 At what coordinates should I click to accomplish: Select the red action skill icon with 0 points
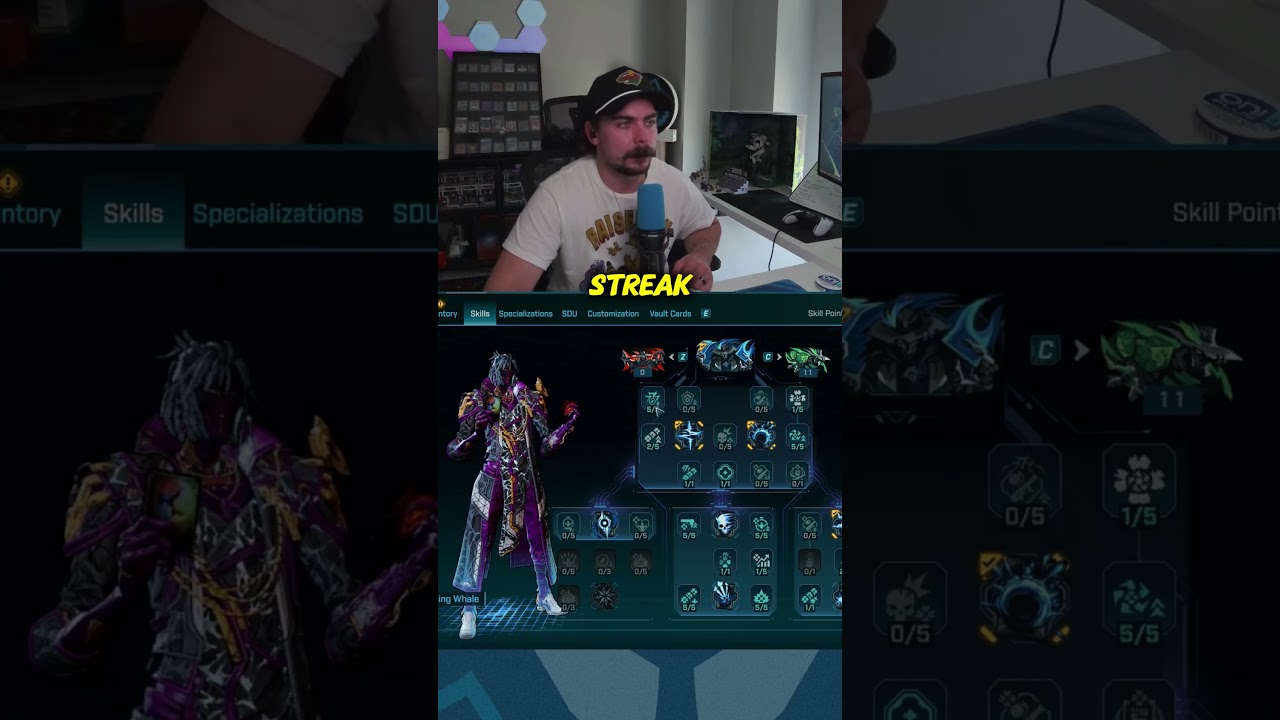(641, 357)
